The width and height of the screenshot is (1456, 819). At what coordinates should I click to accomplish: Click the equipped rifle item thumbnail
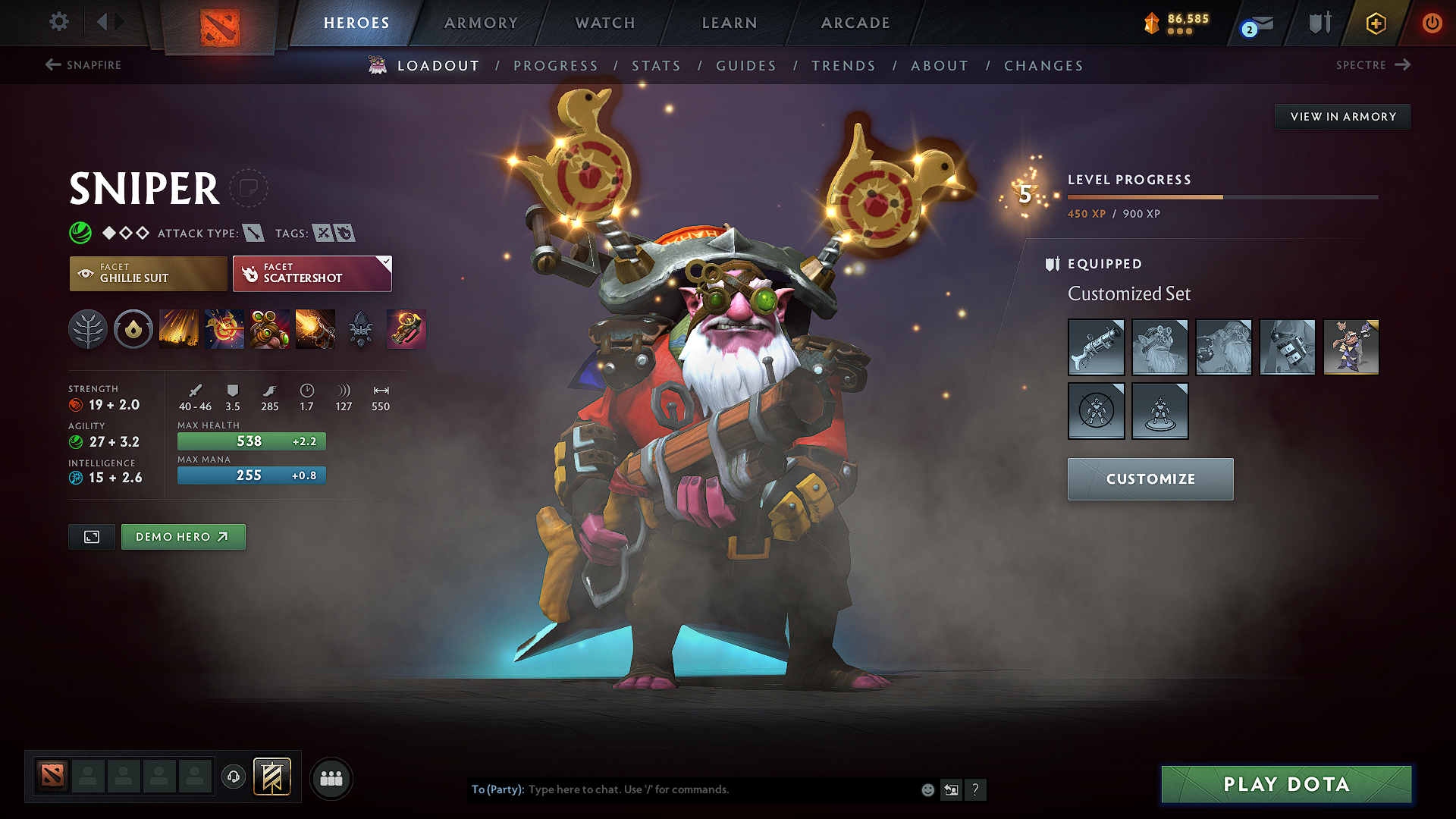1096,347
